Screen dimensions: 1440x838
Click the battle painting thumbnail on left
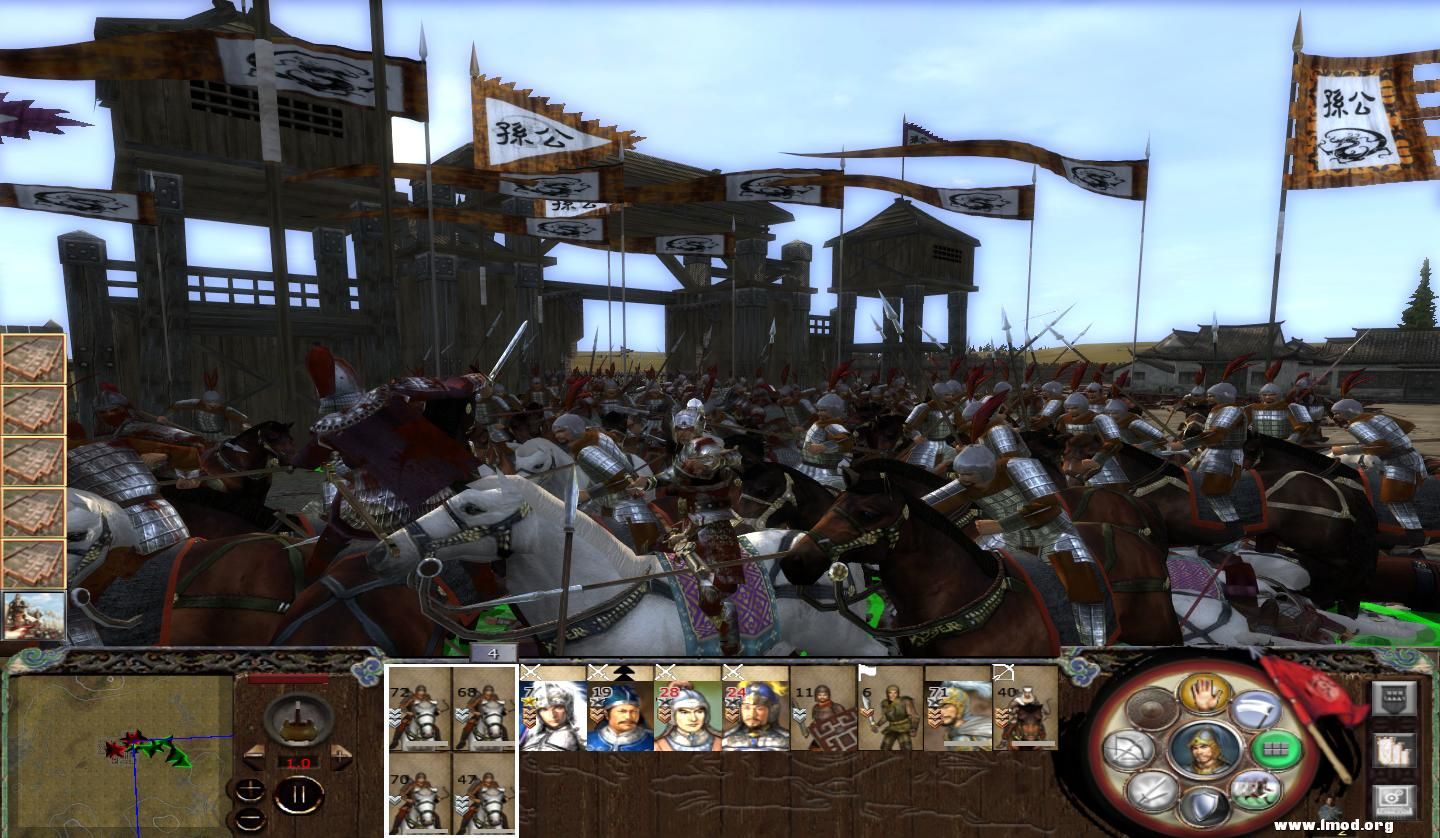pos(33,615)
